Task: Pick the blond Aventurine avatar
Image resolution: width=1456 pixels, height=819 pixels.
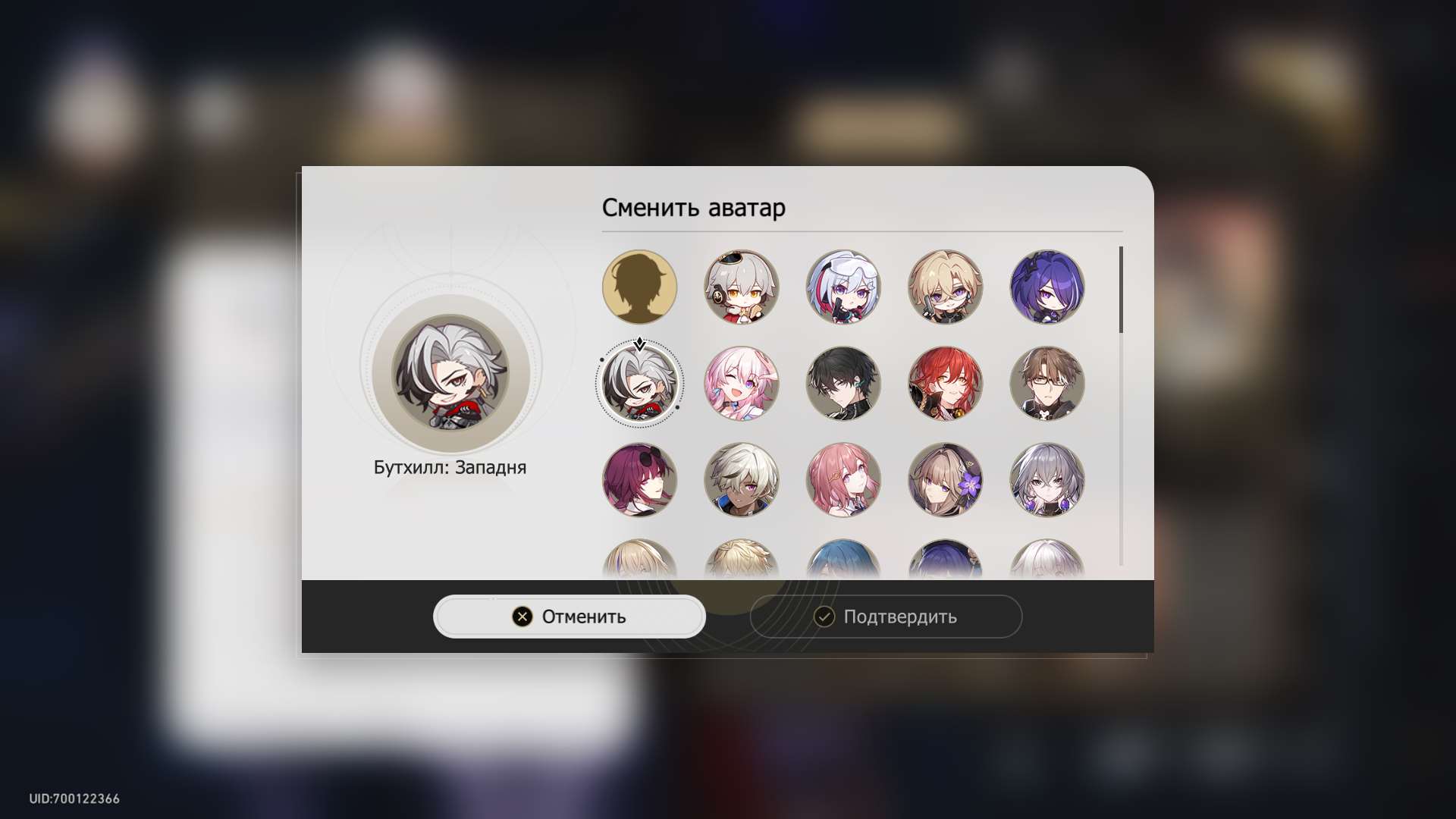Action: coord(946,287)
